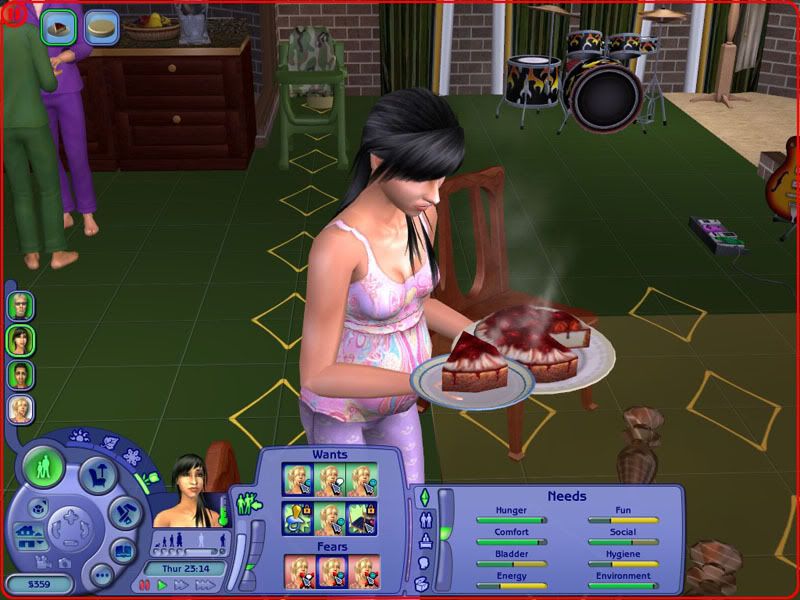Switch to the dark-haired man in family list
The width and height of the screenshot is (800, 600).
click(21, 374)
